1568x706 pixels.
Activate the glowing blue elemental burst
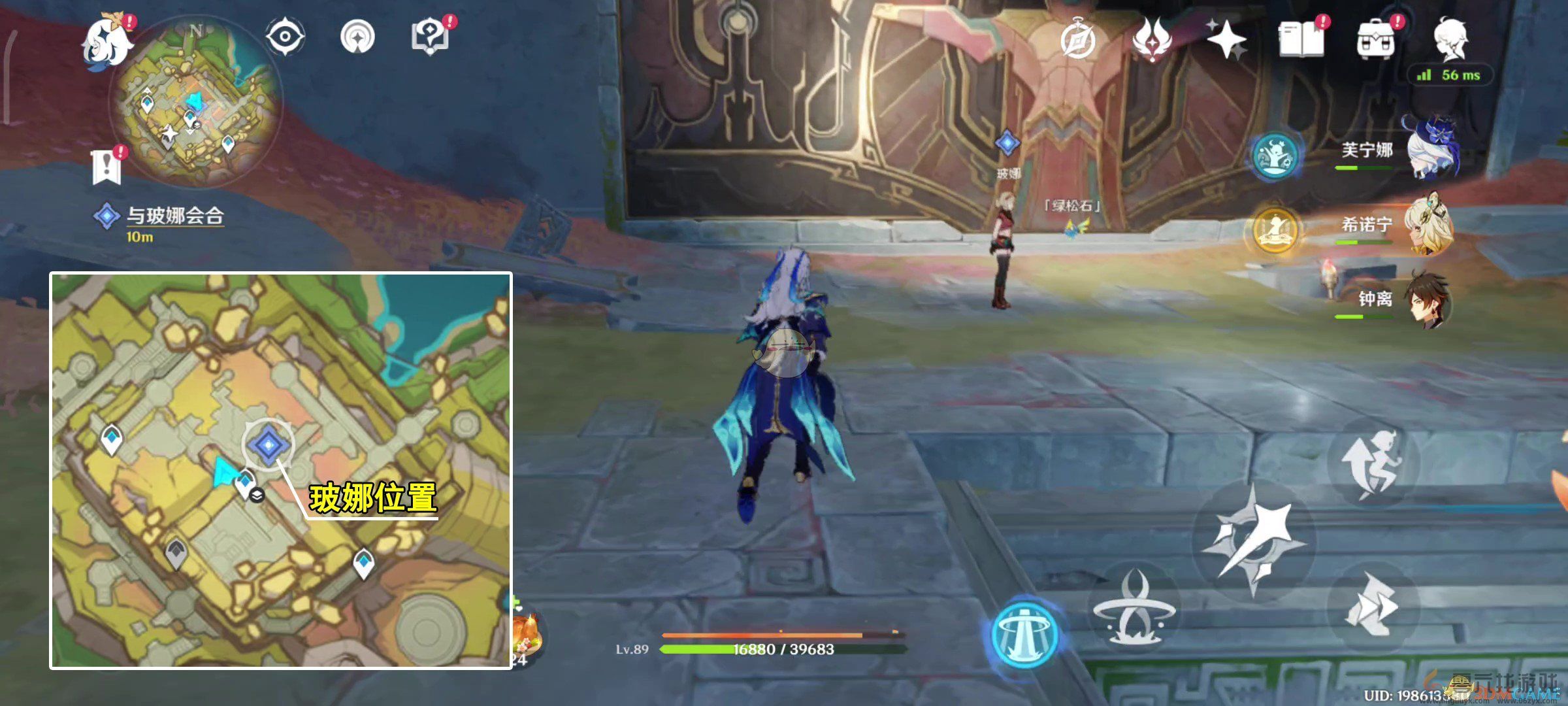[x=1024, y=633]
